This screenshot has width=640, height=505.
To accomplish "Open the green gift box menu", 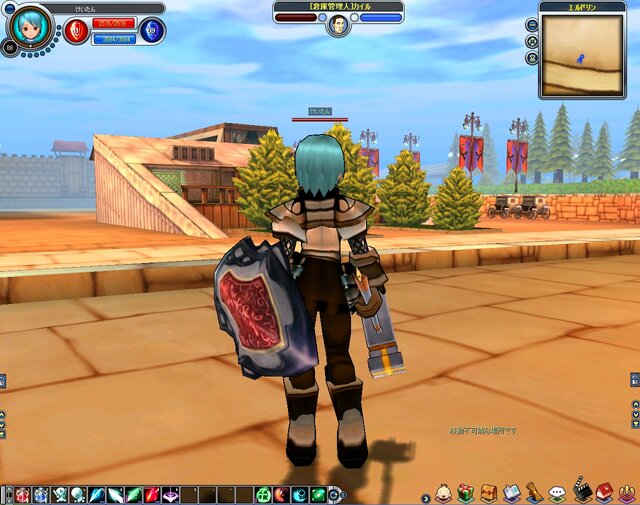I will pos(466,492).
